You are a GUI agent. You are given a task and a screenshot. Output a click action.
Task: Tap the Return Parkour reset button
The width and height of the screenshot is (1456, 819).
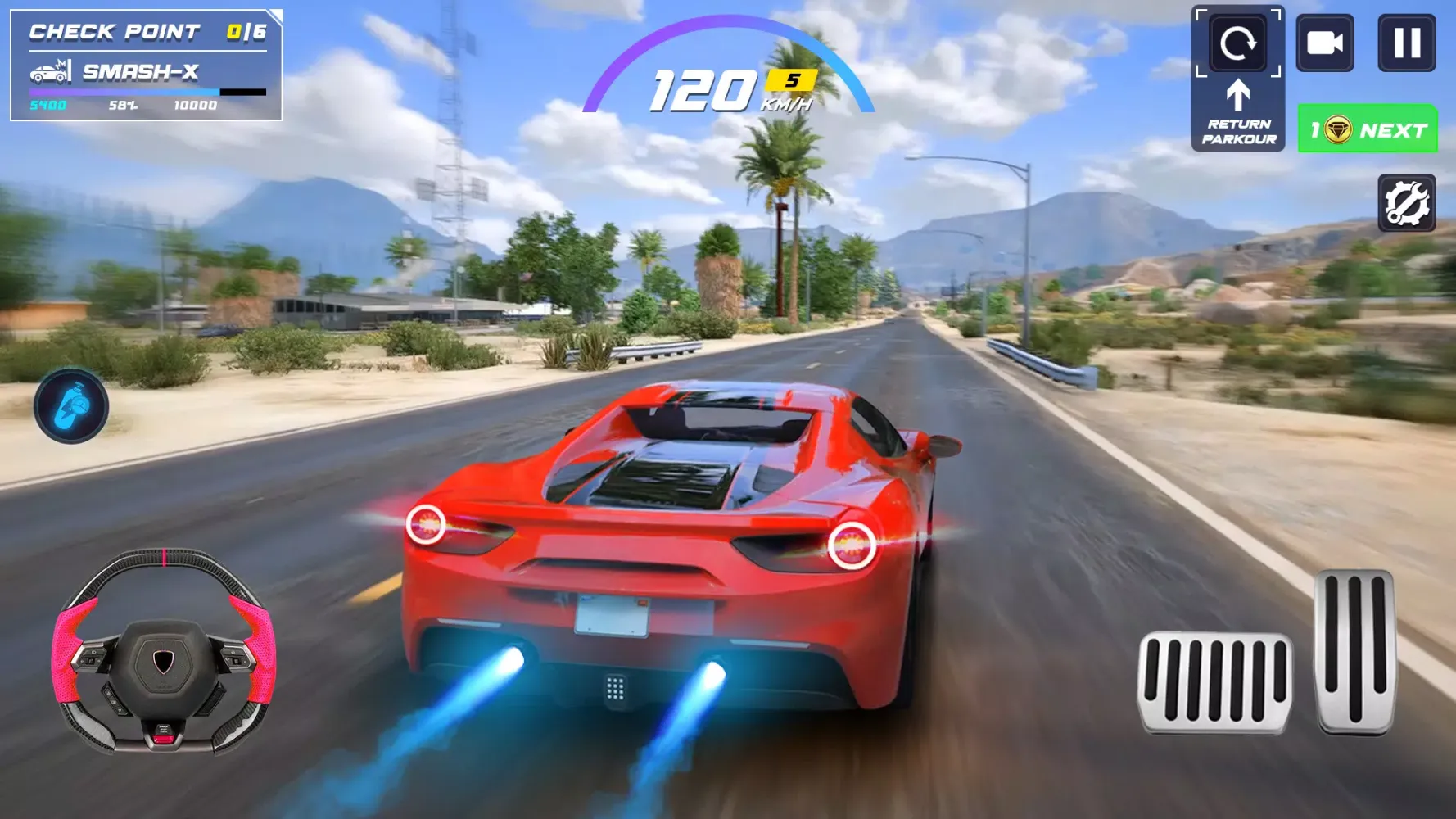1237,79
